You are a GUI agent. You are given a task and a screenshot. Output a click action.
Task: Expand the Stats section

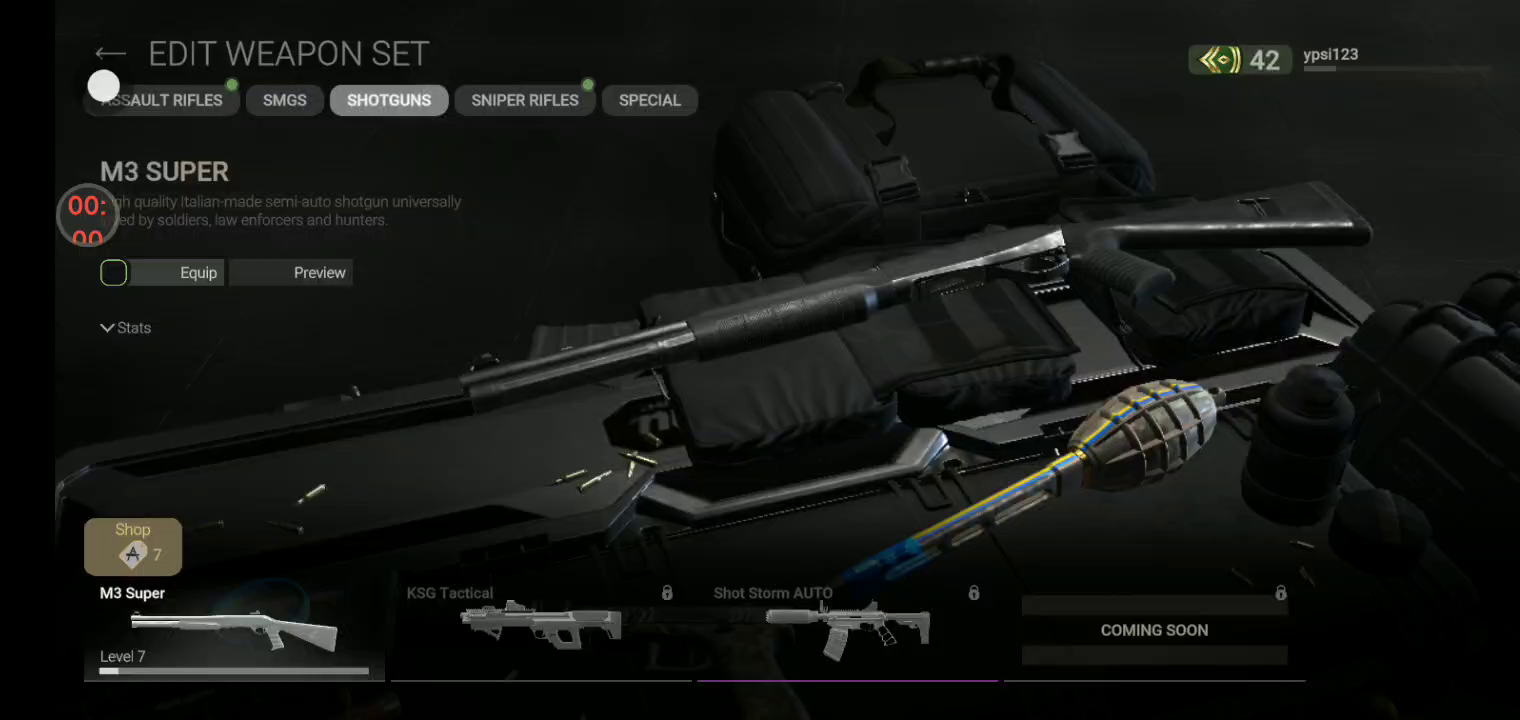[x=126, y=328]
